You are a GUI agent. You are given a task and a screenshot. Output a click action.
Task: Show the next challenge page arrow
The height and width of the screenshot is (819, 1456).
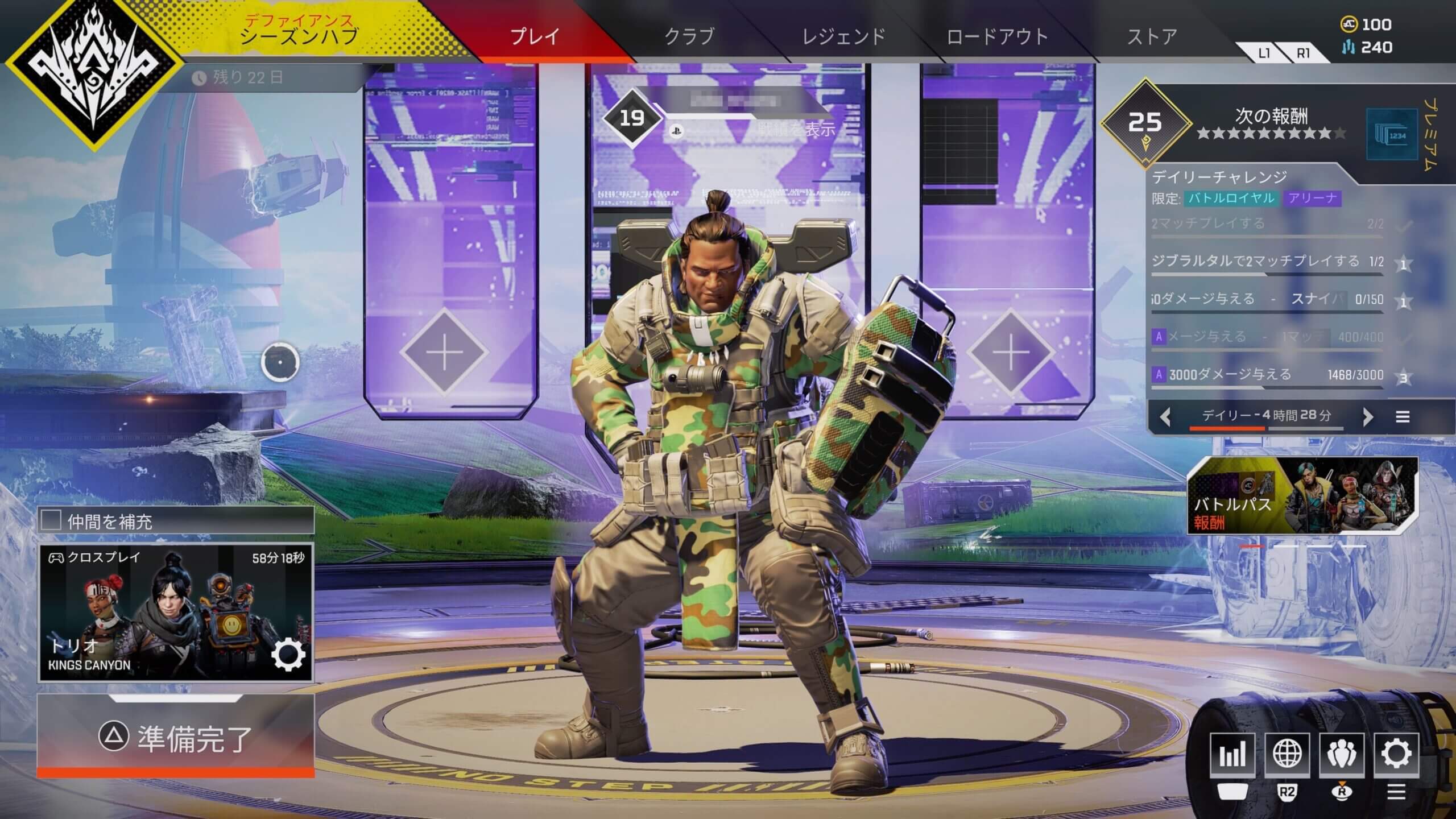pyautogui.click(x=1368, y=417)
